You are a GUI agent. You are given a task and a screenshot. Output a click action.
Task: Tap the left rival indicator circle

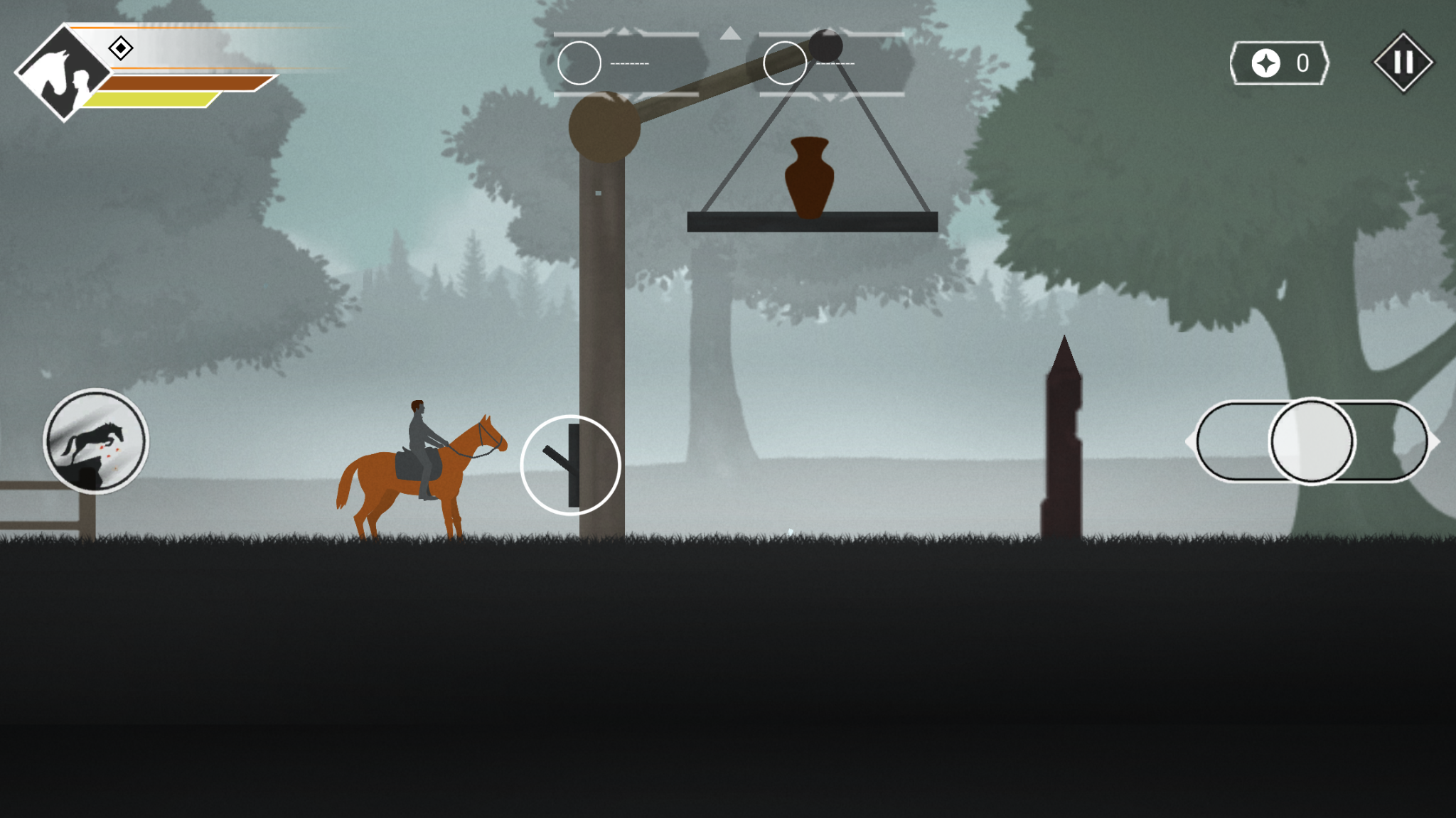[579, 63]
